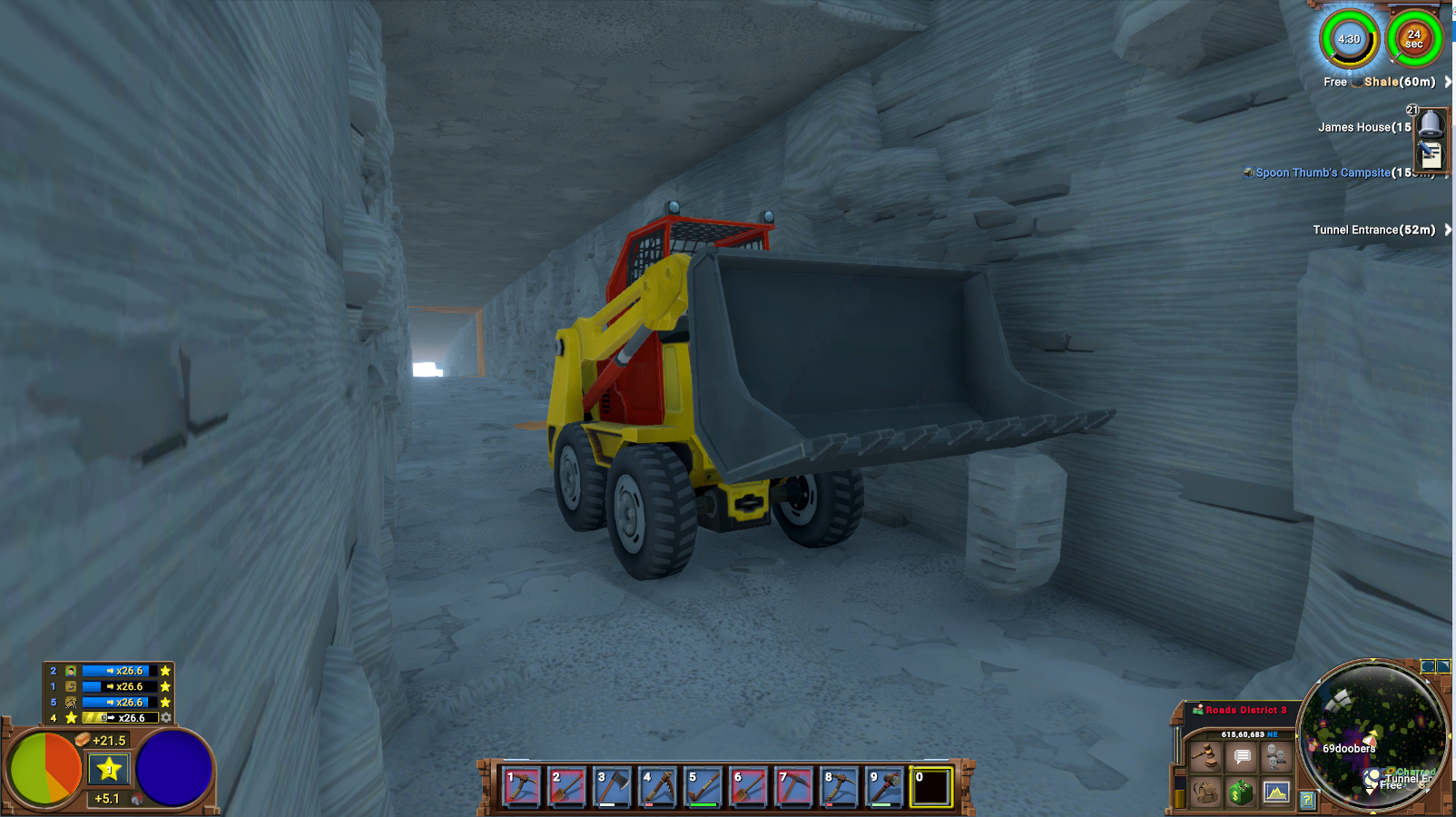This screenshot has width=1456, height=817.
Task: Select the shovel in hotbar slot 6
Action: tap(748, 787)
